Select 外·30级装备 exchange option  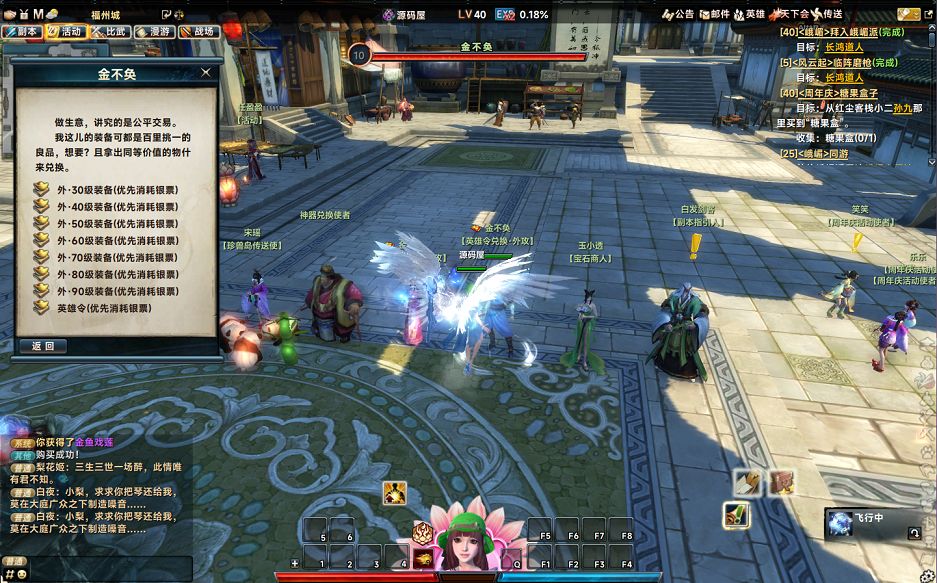(118, 188)
